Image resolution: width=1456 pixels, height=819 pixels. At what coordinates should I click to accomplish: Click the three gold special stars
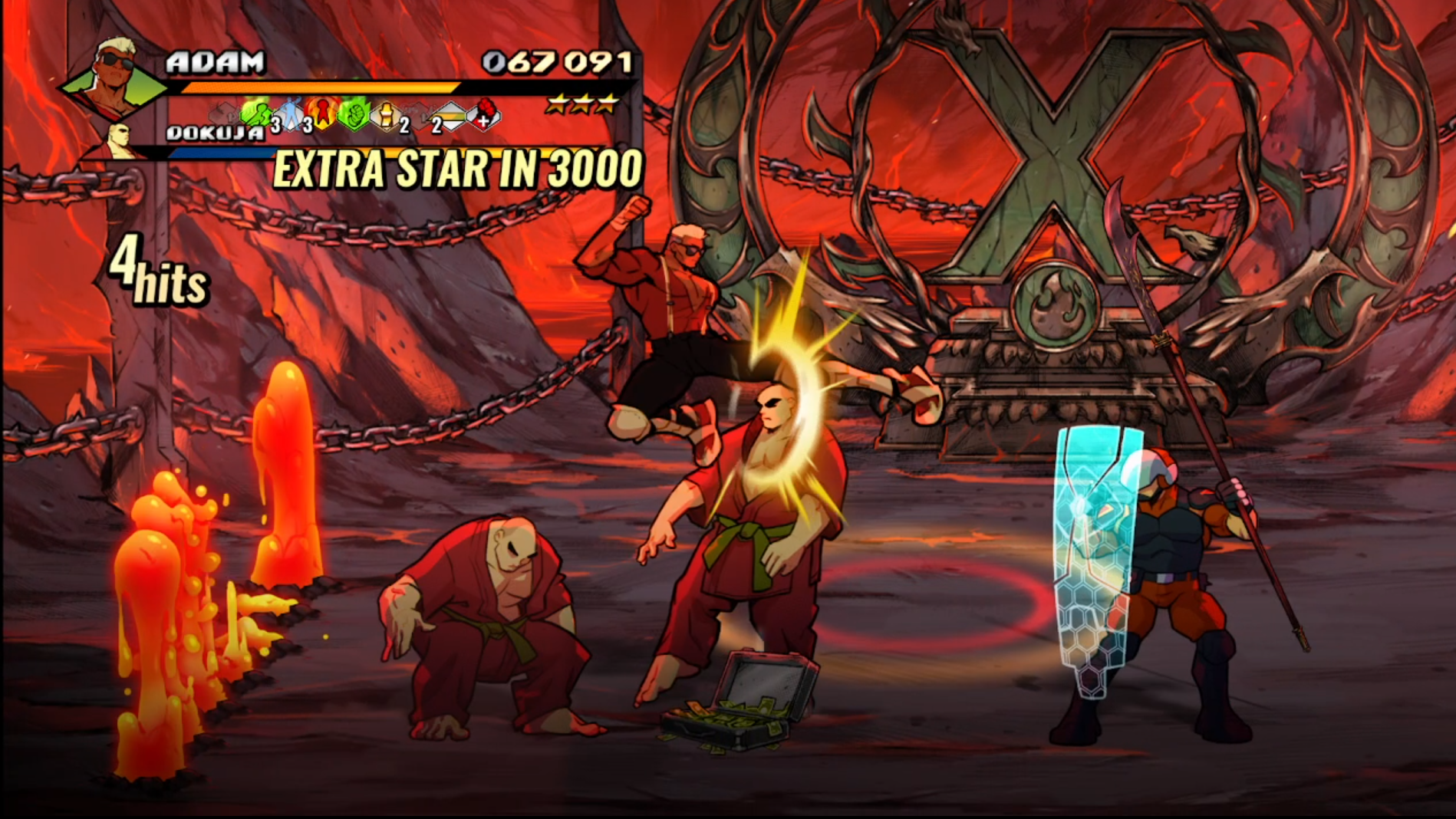(581, 104)
